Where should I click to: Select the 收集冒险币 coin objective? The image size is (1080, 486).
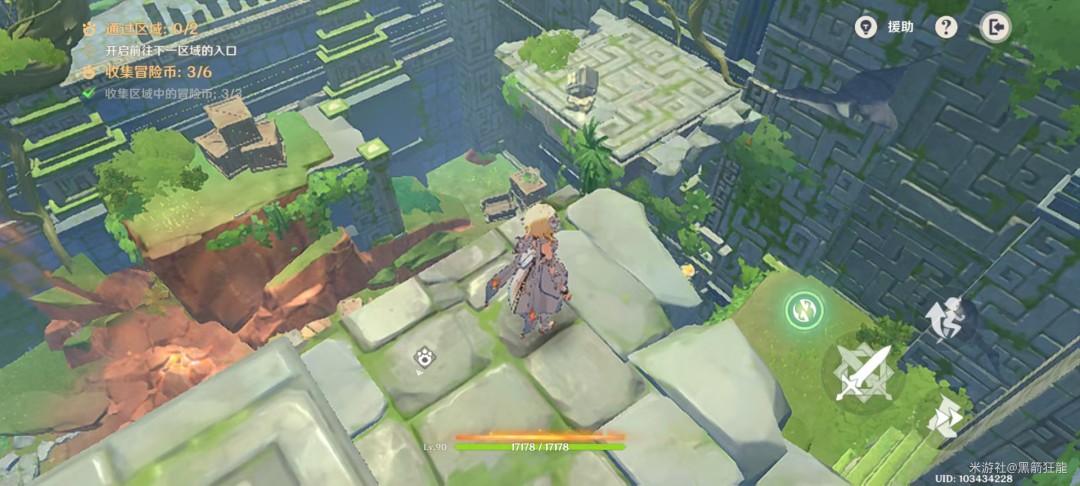(x=150, y=72)
